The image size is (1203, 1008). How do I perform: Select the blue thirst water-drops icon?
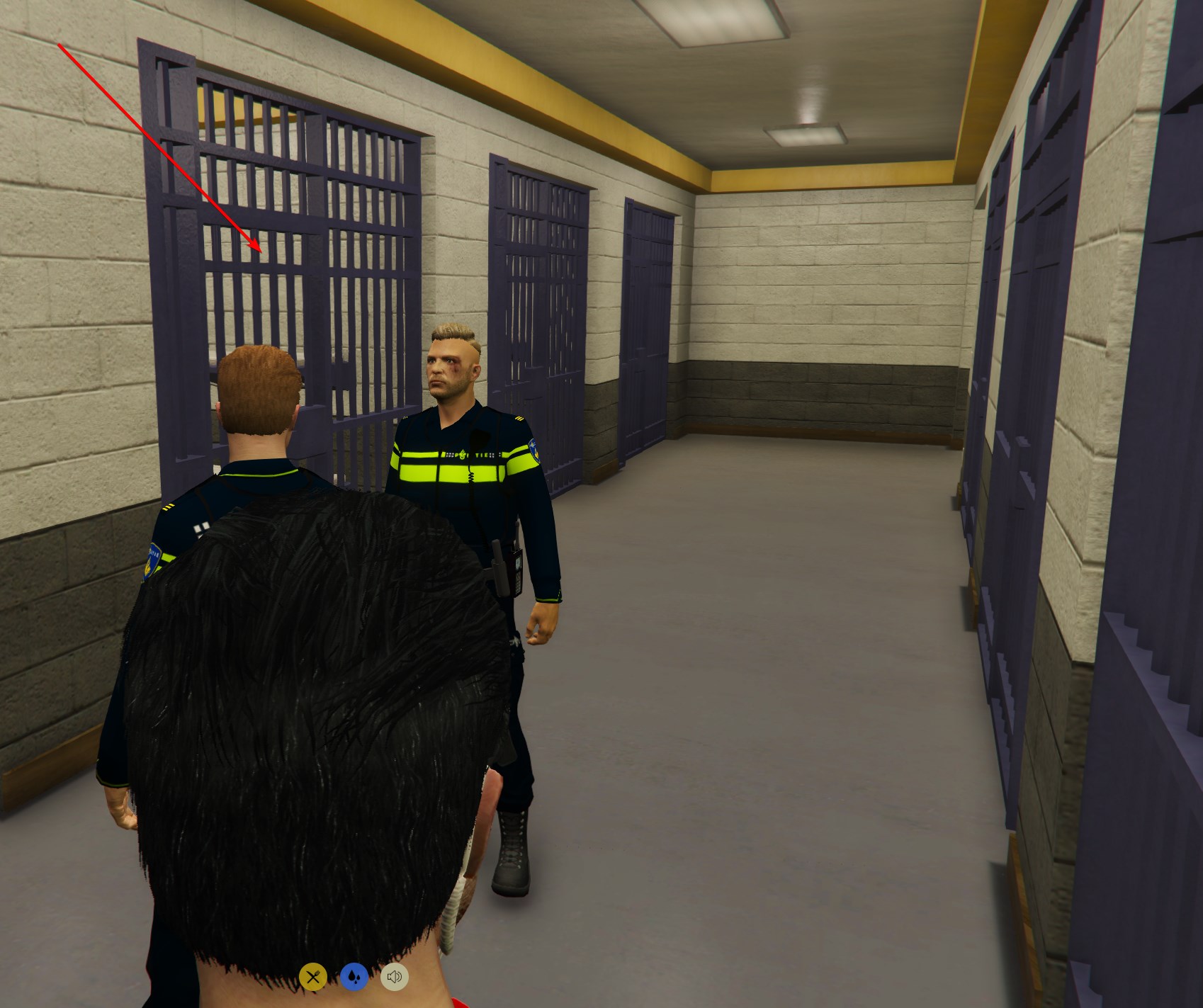pos(354,978)
